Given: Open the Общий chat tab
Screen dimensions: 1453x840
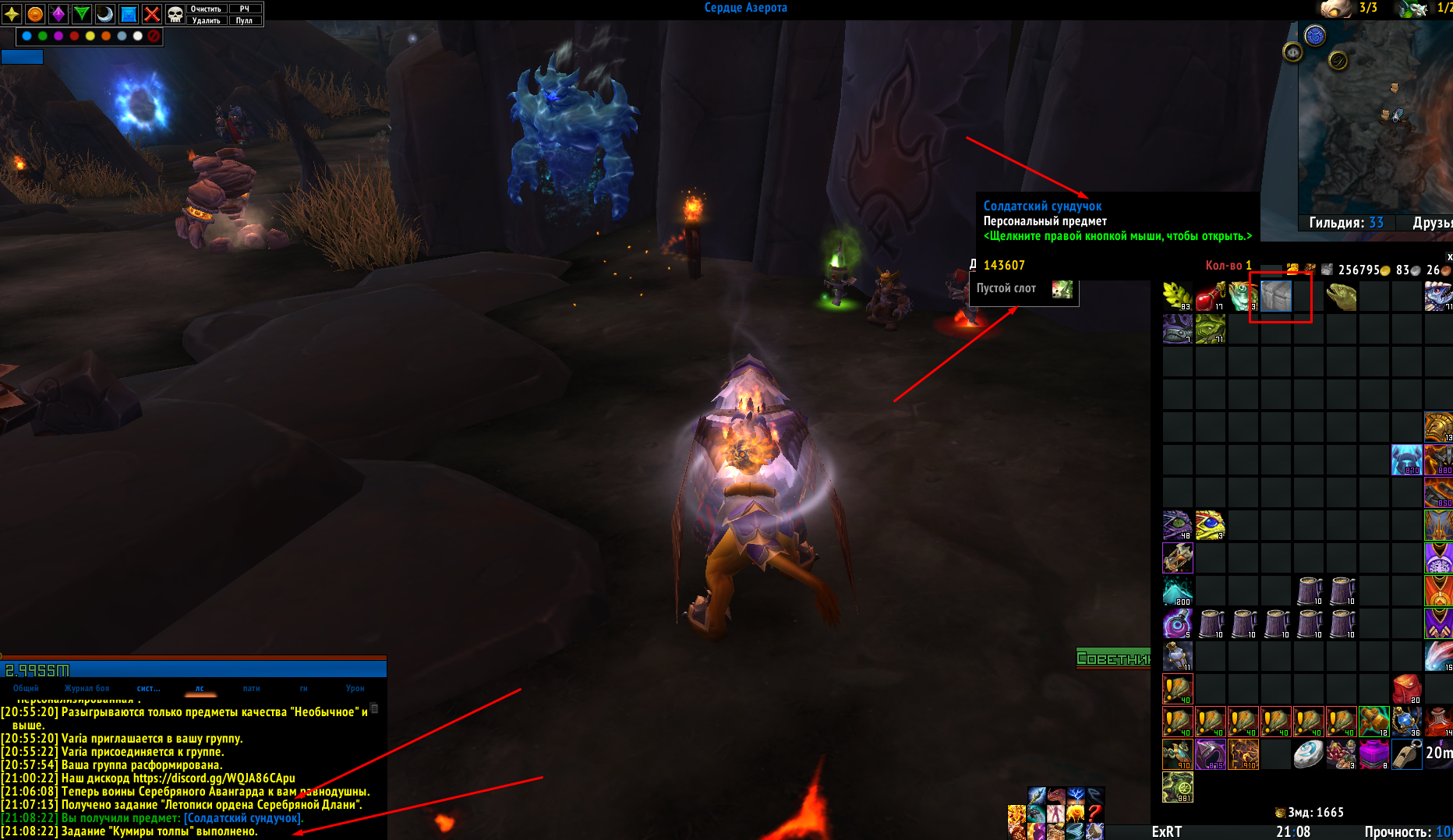Looking at the screenshot, I should coord(26,689).
